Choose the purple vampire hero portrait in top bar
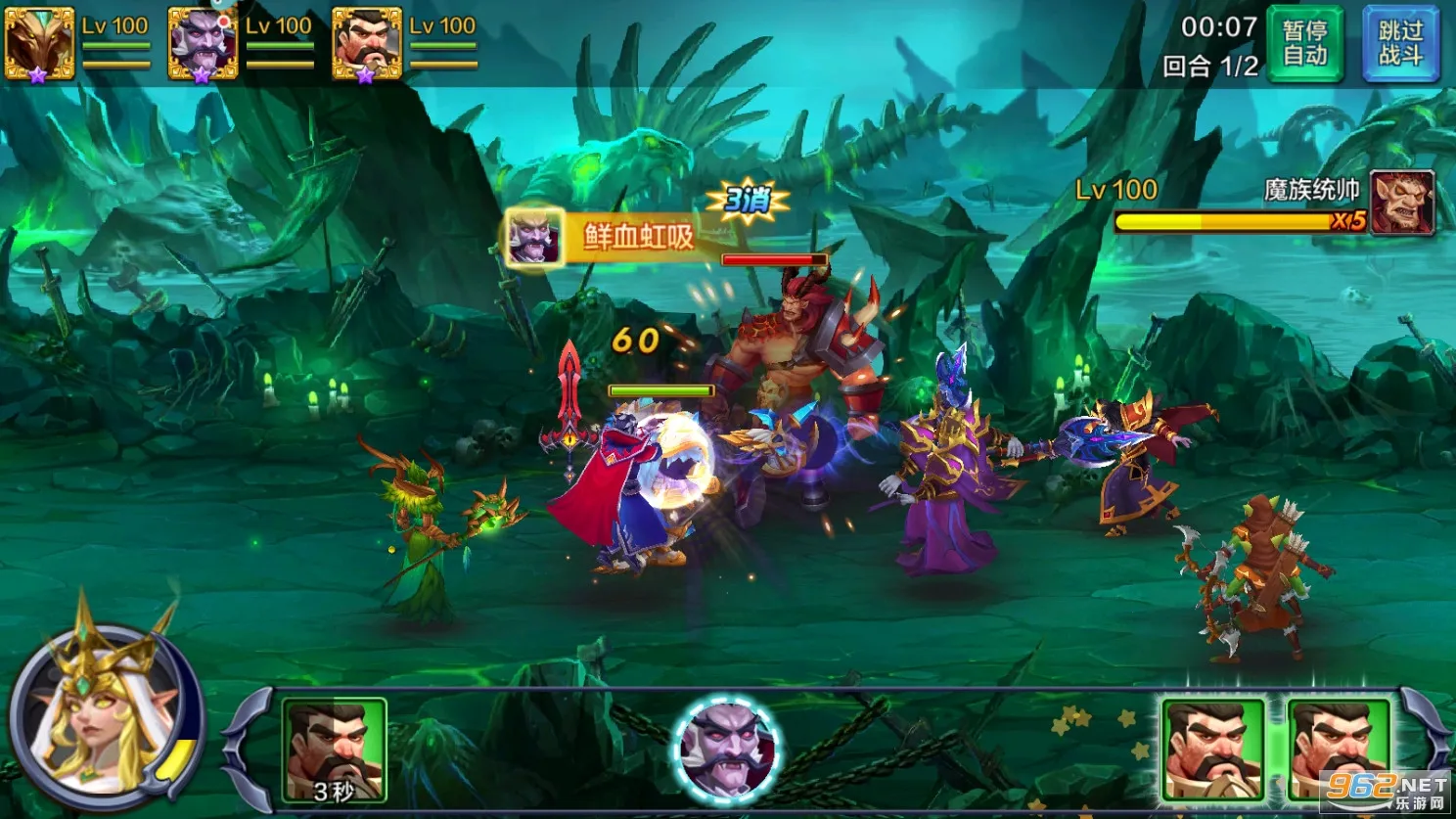This screenshot has width=1456, height=819. (x=203, y=43)
